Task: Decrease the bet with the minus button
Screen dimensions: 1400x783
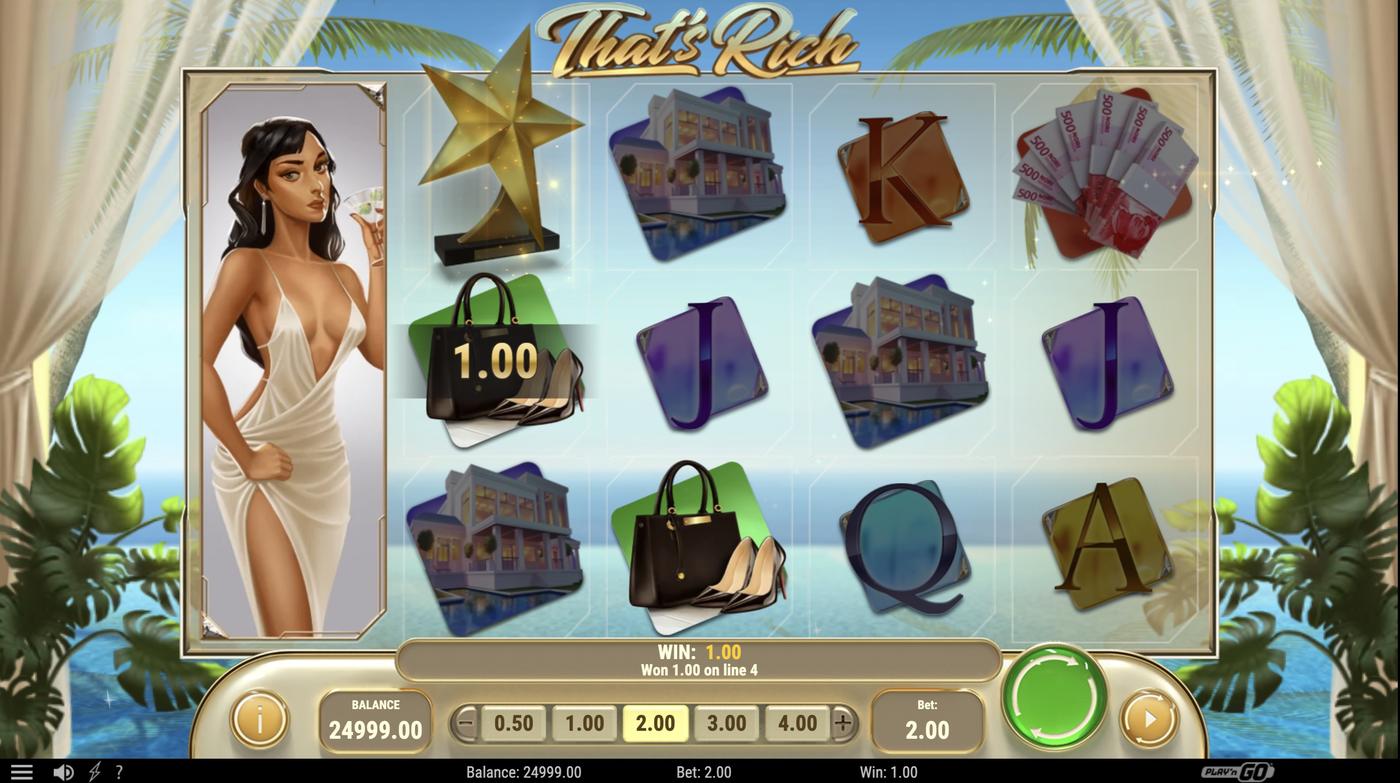Action: coord(465,723)
